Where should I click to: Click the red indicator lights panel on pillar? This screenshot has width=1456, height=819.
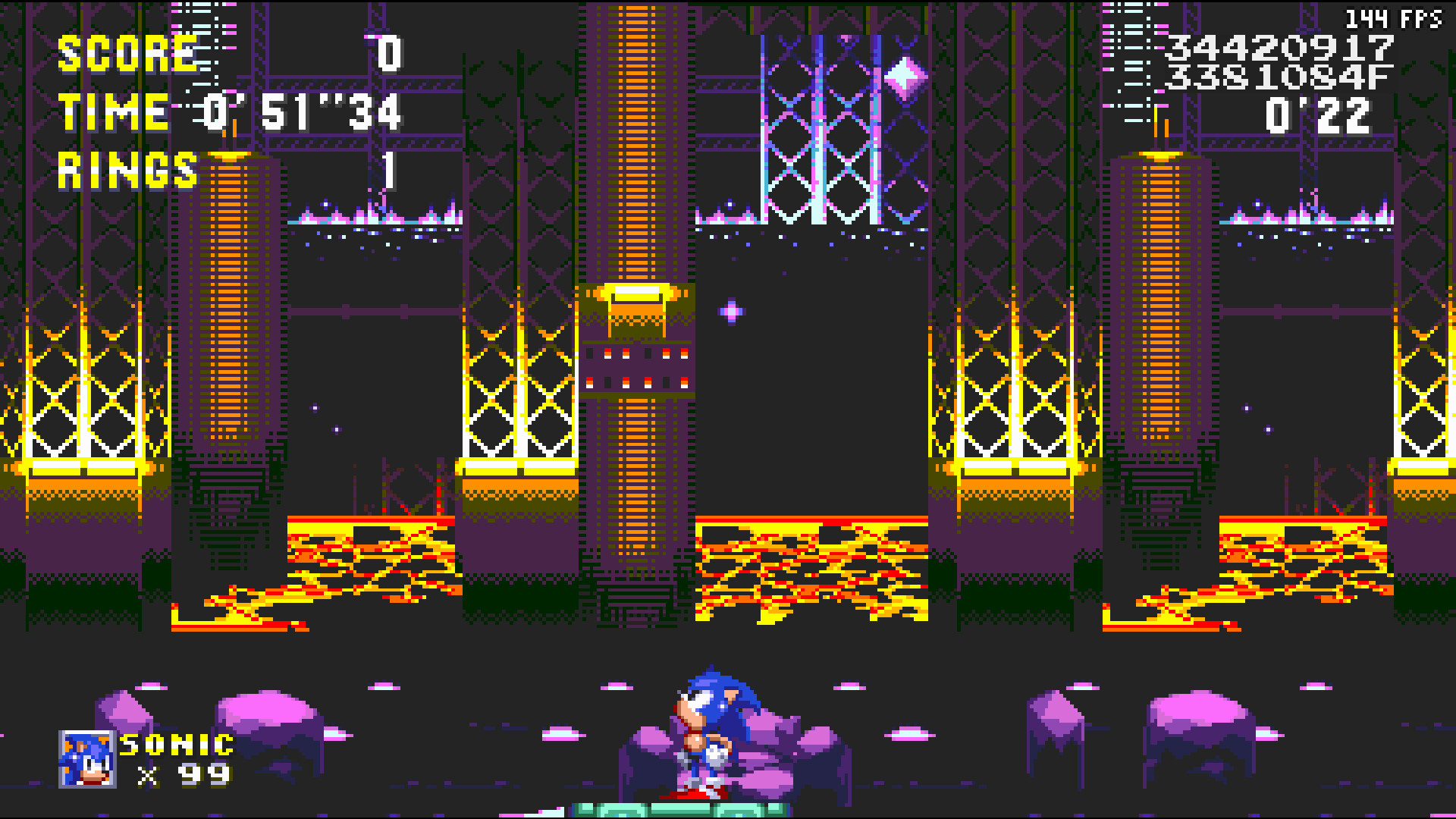point(641,368)
